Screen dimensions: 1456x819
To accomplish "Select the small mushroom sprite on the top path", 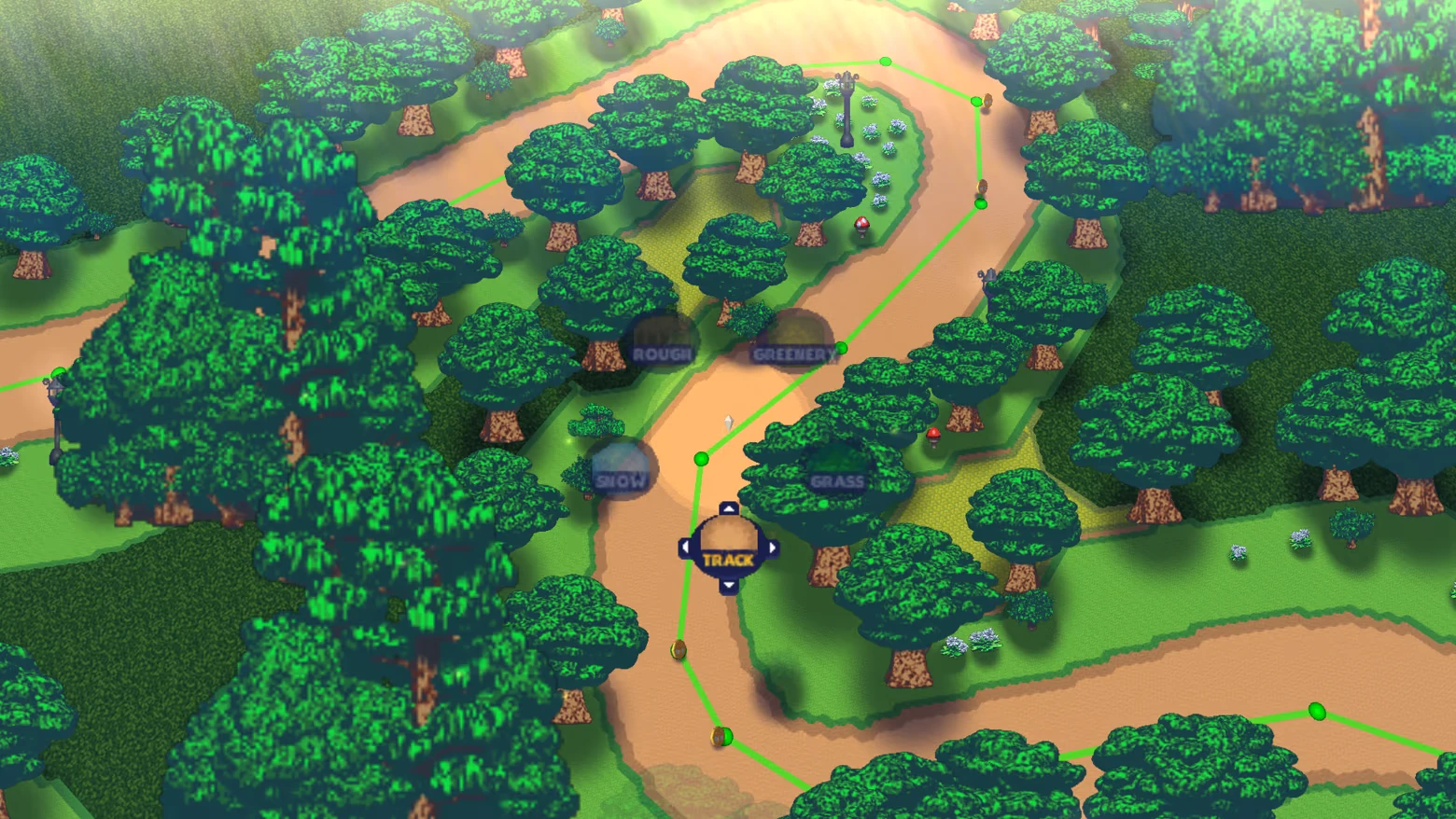I will [x=861, y=224].
